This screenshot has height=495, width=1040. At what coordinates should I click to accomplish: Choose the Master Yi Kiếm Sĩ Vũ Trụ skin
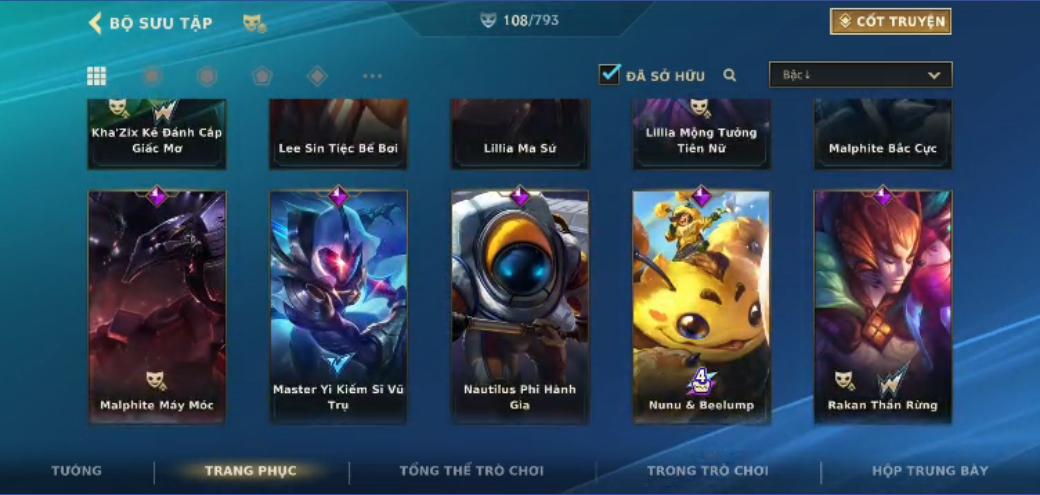pyautogui.click(x=338, y=306)
